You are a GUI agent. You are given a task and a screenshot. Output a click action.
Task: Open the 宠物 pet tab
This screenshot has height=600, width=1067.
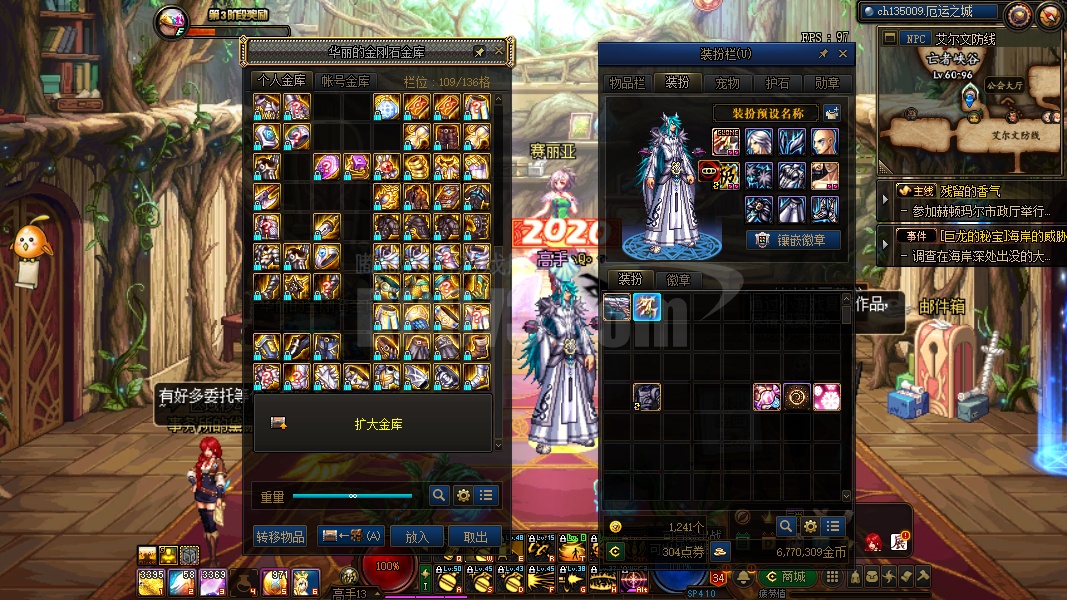pyautogui.click(x=727, y=83)
